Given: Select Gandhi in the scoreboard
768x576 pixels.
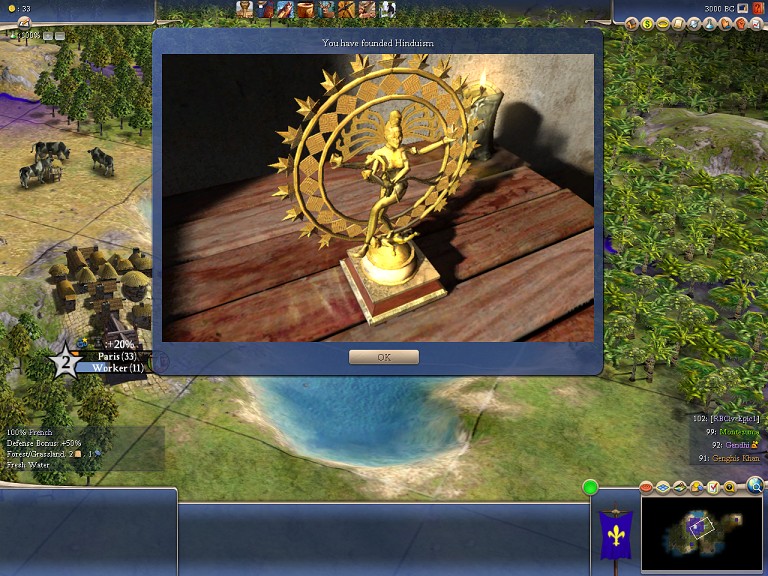Looking at the screenshot, I should tap(734, 443).
